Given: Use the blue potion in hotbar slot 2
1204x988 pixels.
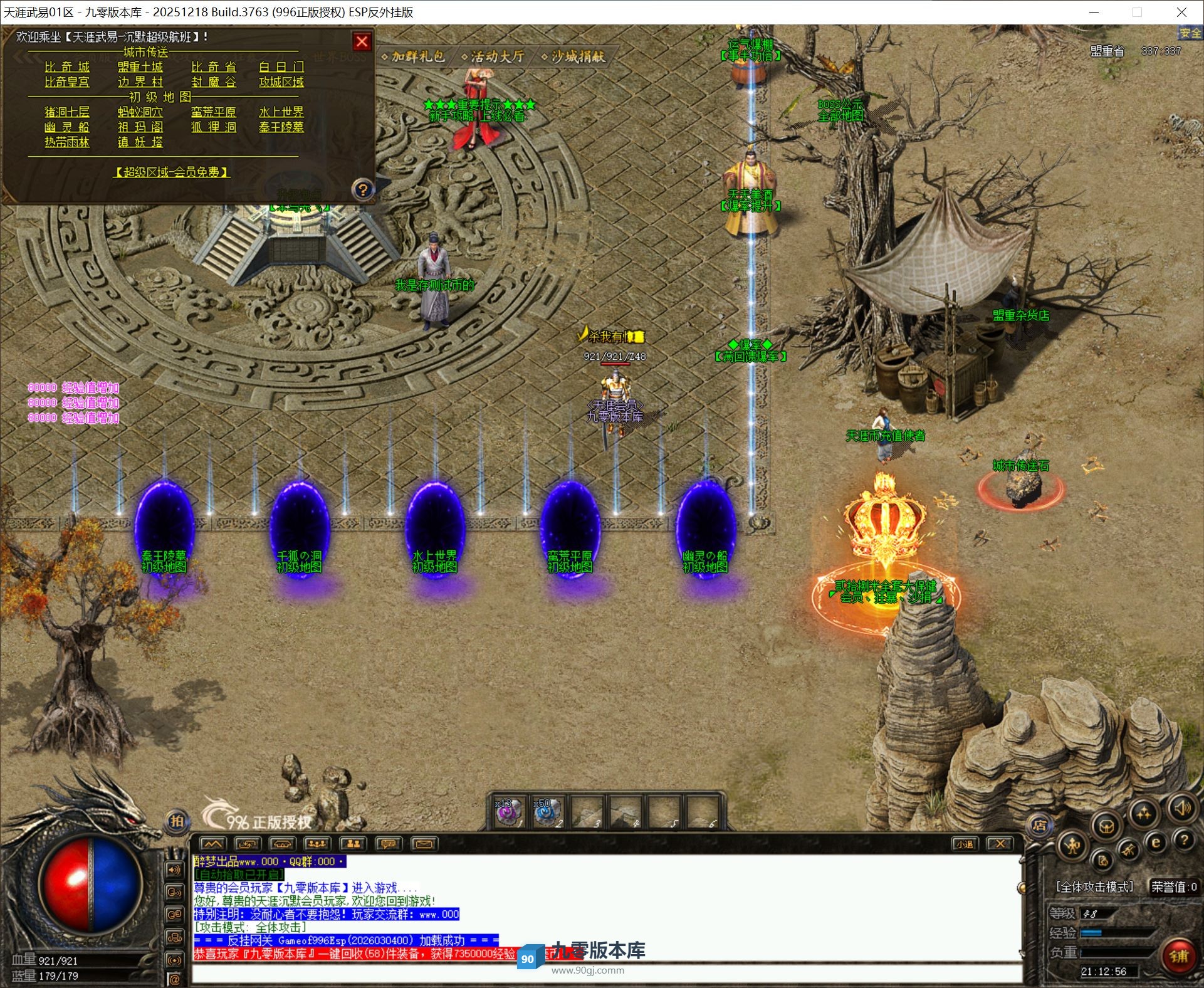Looking at the screenshot, I should pyautogui.click(x=545, y=812).
